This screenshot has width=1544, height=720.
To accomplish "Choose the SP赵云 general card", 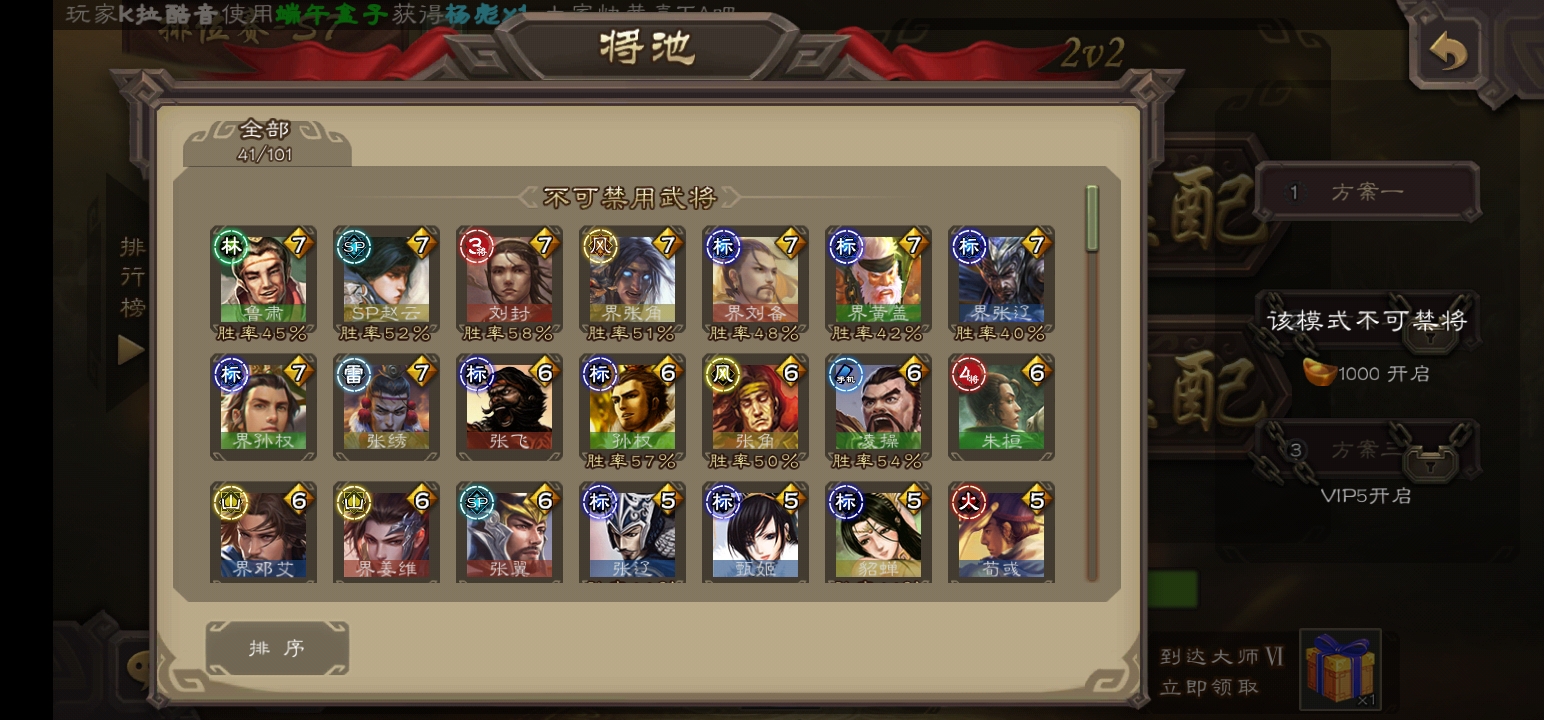I will click(386, 278).
